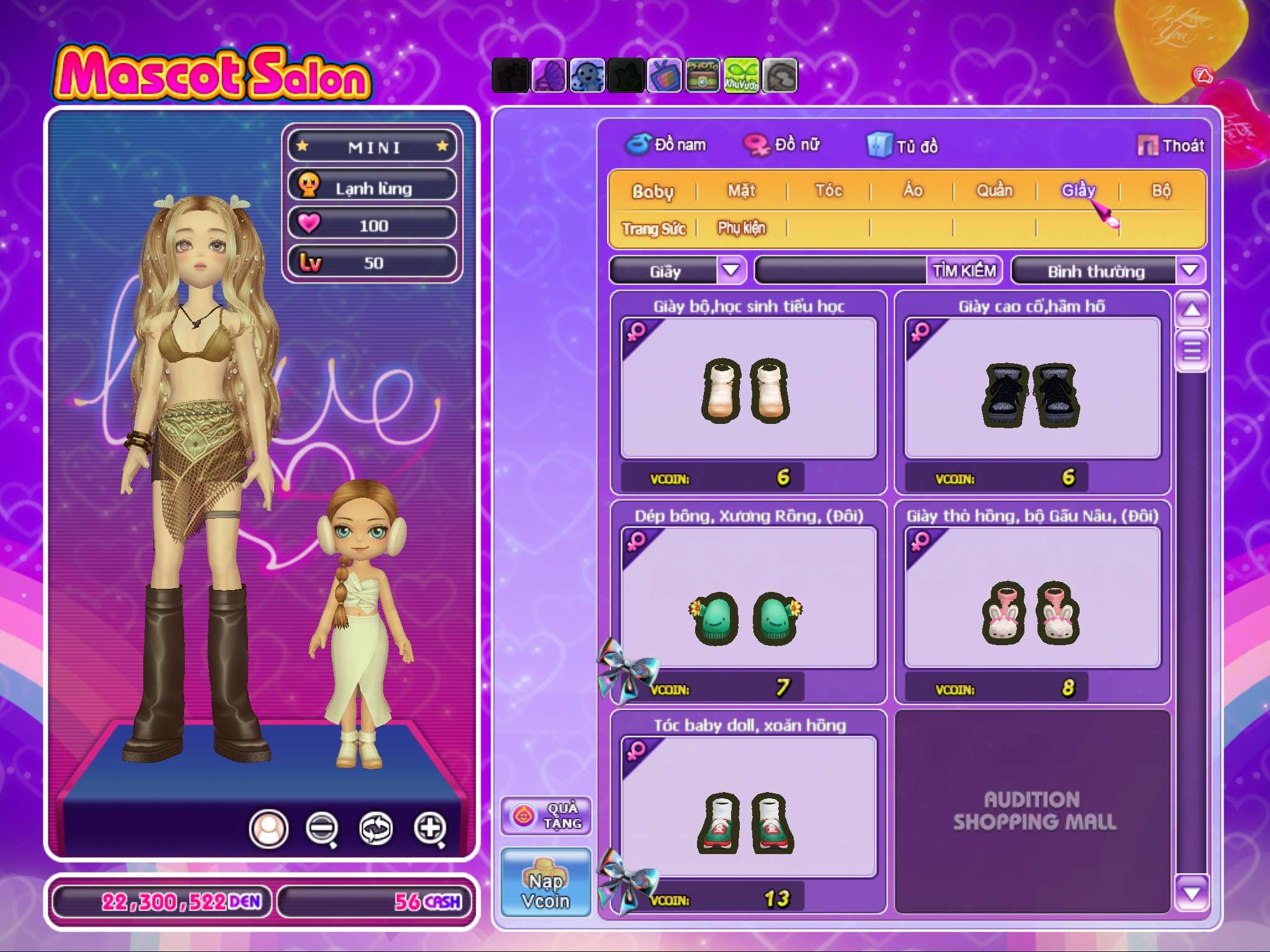
Task: Switch to the Đồ nam section
Action: click(x=666, y=145)
